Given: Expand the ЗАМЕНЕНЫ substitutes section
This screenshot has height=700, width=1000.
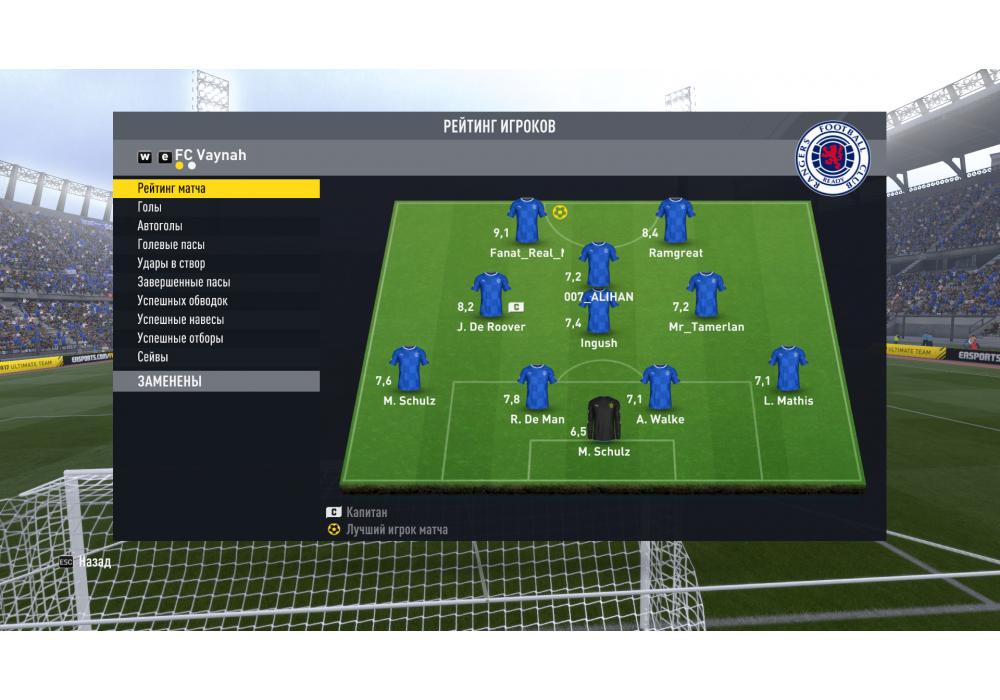Looking at the screenshot, I should pos(216,381).
